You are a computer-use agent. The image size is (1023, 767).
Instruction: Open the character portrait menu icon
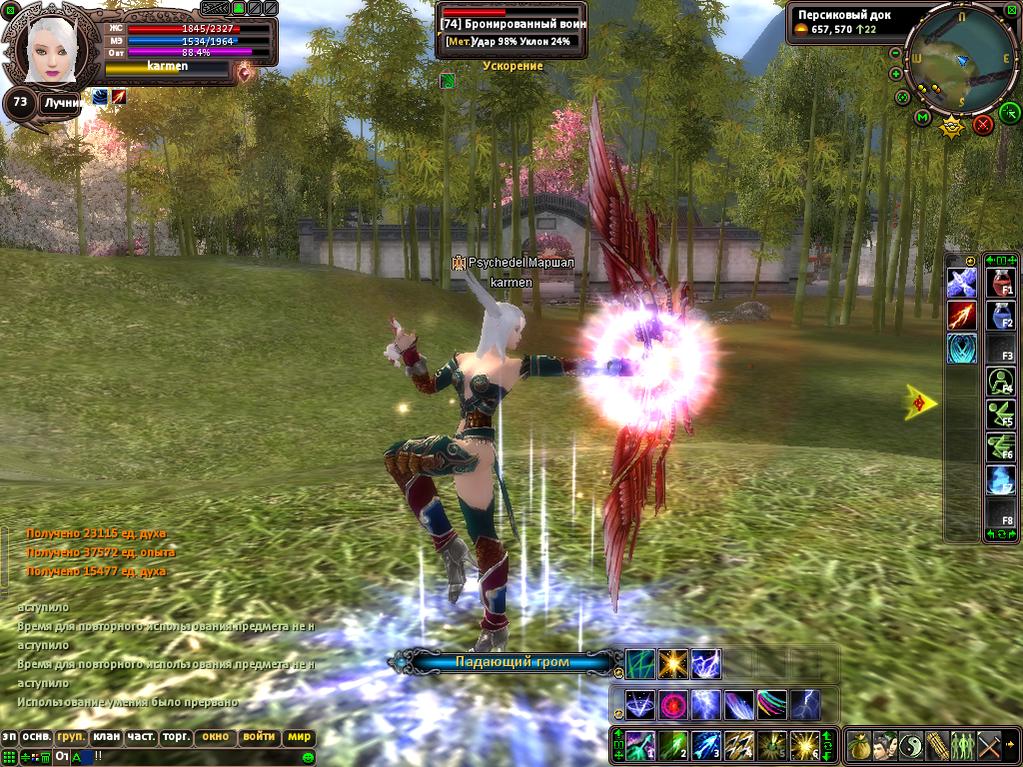[885, 745]
